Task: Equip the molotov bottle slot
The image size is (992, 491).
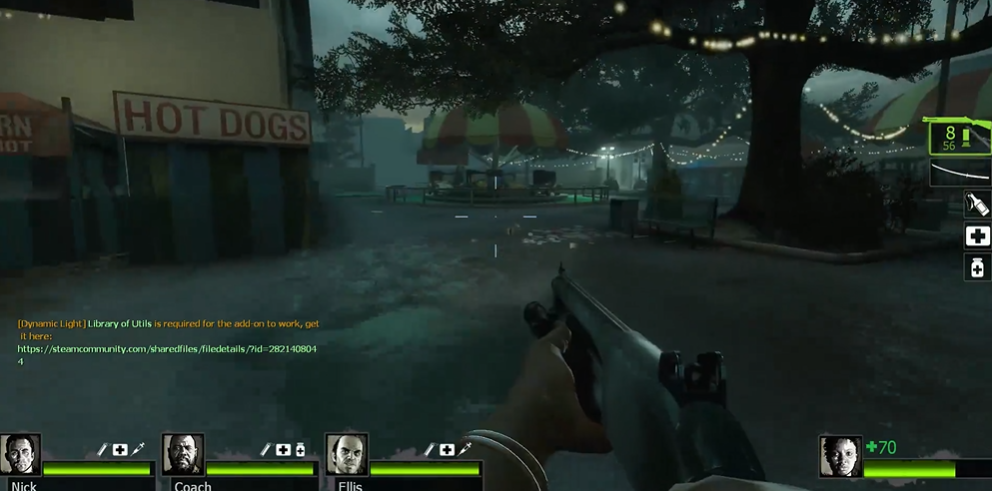Action: click(x=977, y=205)
